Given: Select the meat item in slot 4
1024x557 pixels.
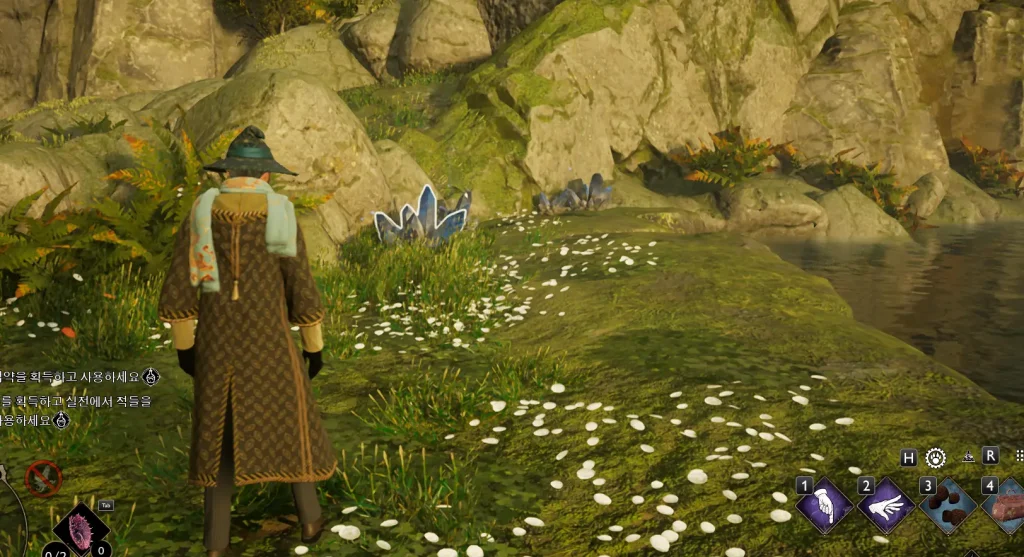Looking at the screenshot, I should (1007, 505).
